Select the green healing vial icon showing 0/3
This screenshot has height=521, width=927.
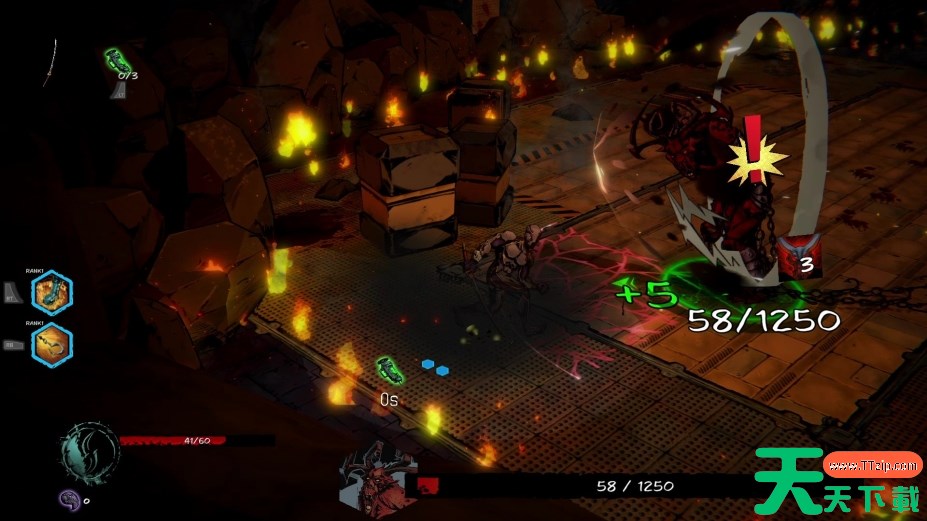(118, 59)
